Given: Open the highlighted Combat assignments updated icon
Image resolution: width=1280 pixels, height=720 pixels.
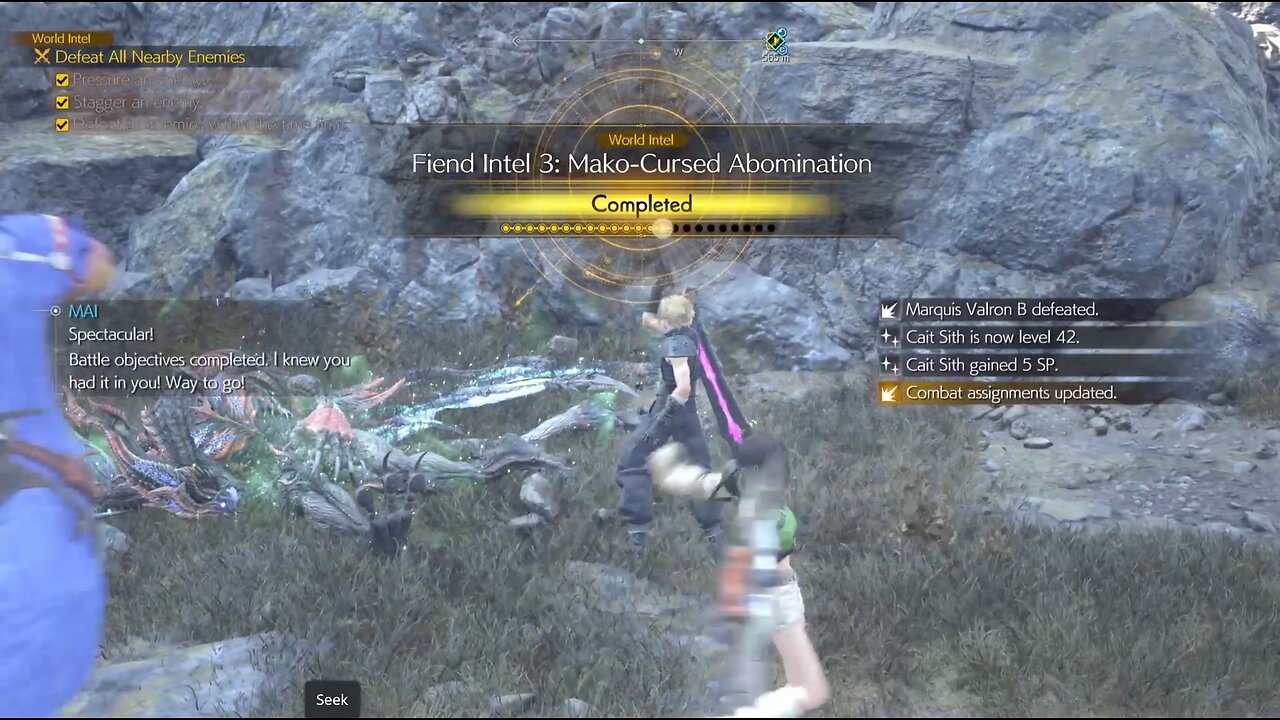Looking at the screenshot, I should pos(889,393).
